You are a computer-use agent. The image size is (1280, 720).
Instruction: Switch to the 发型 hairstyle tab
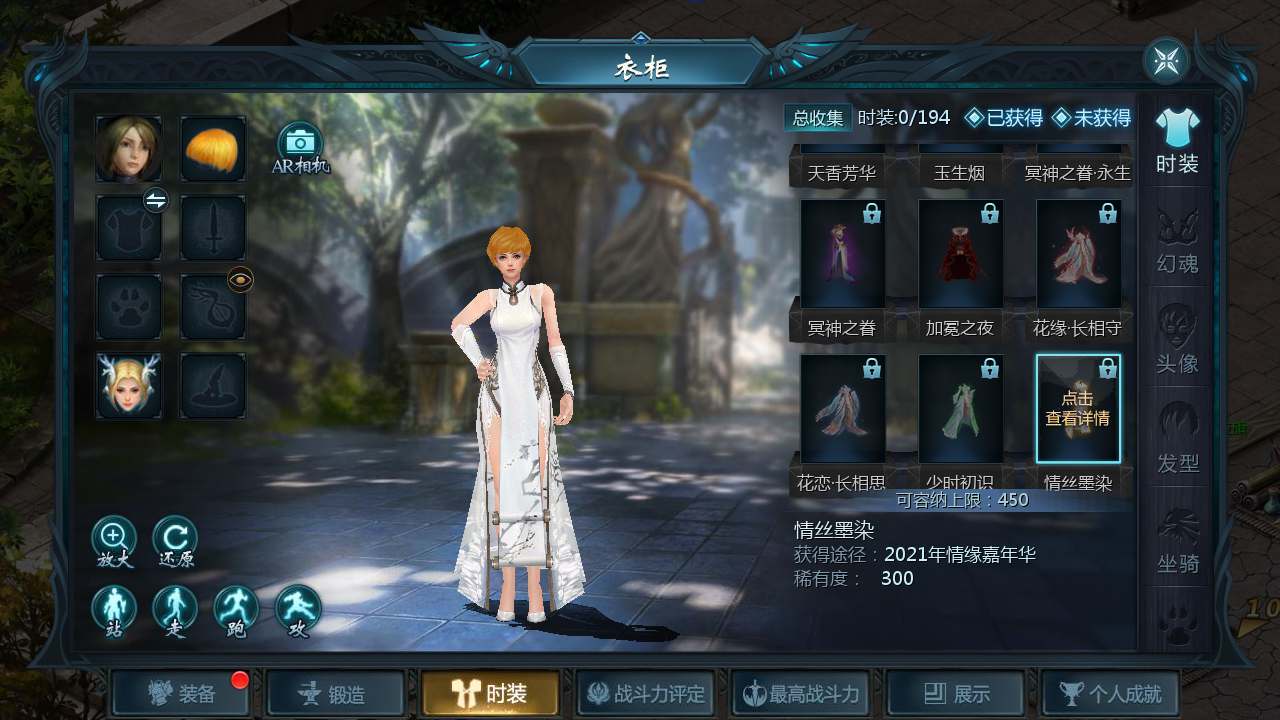(1177, 440)
